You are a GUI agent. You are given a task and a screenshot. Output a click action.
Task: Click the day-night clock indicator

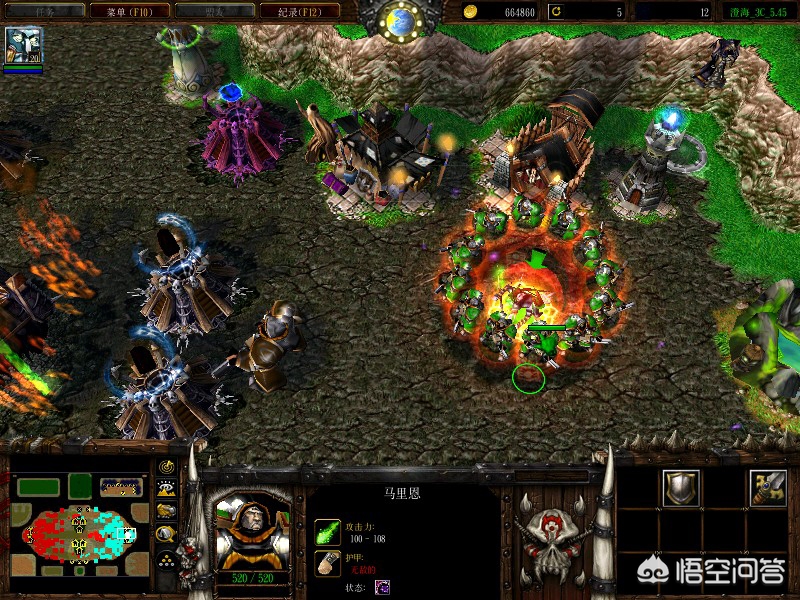tap(400, 20)
